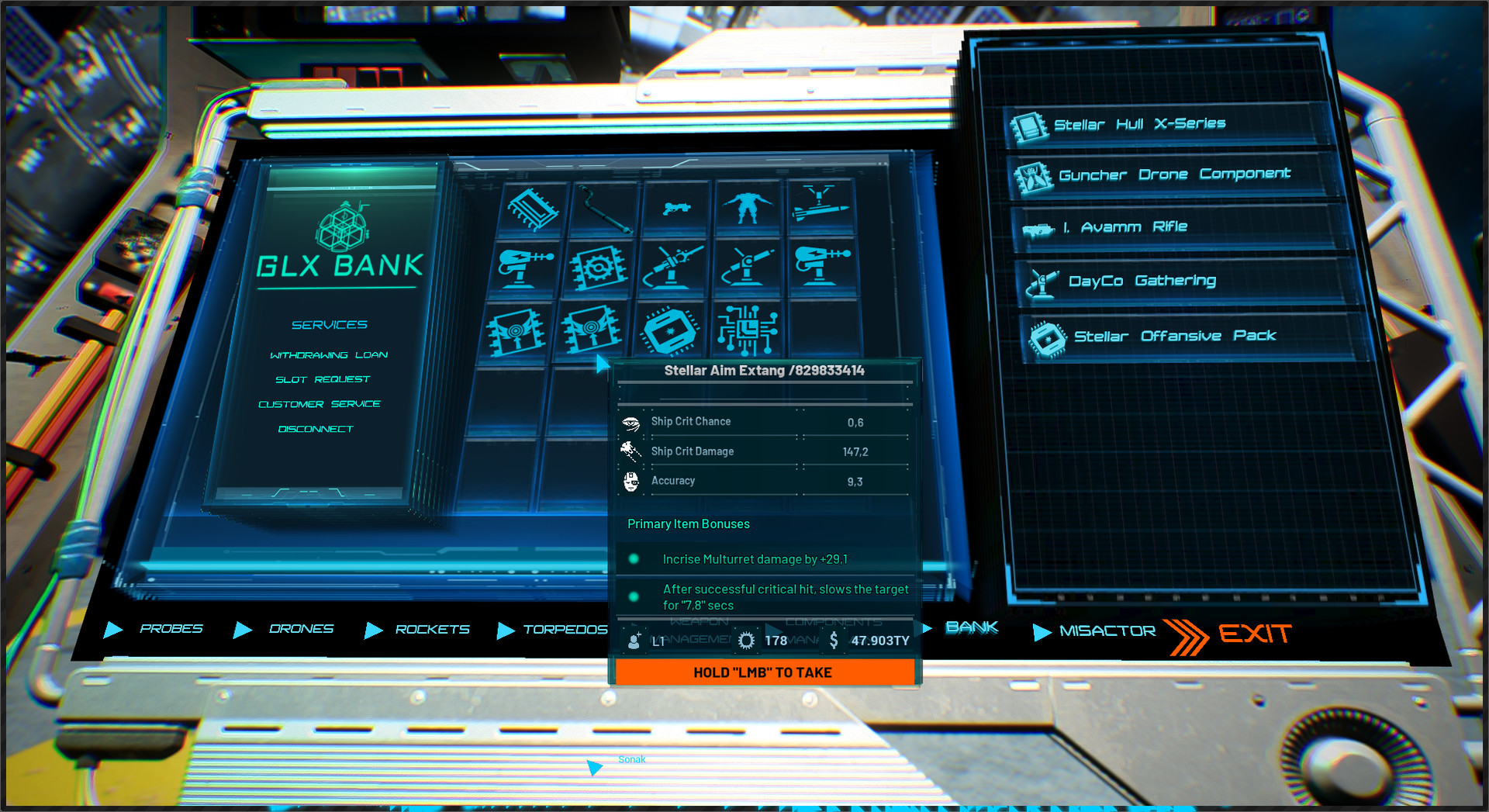Screen dimensions: 1489x812
Task: Select the Stellar Hull X-Series item
Action: pos(1140,123)
